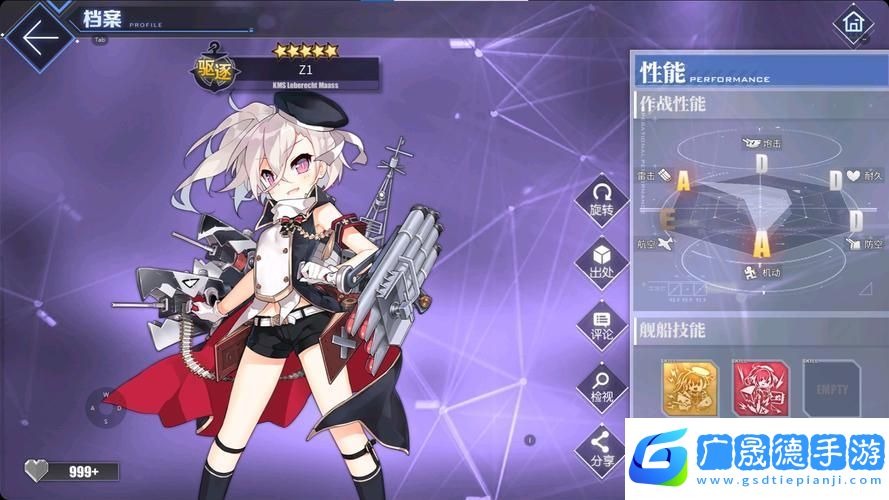Select the gold angel skill icon
Screen dimensions: 889x500
click(x=690, y=388)
